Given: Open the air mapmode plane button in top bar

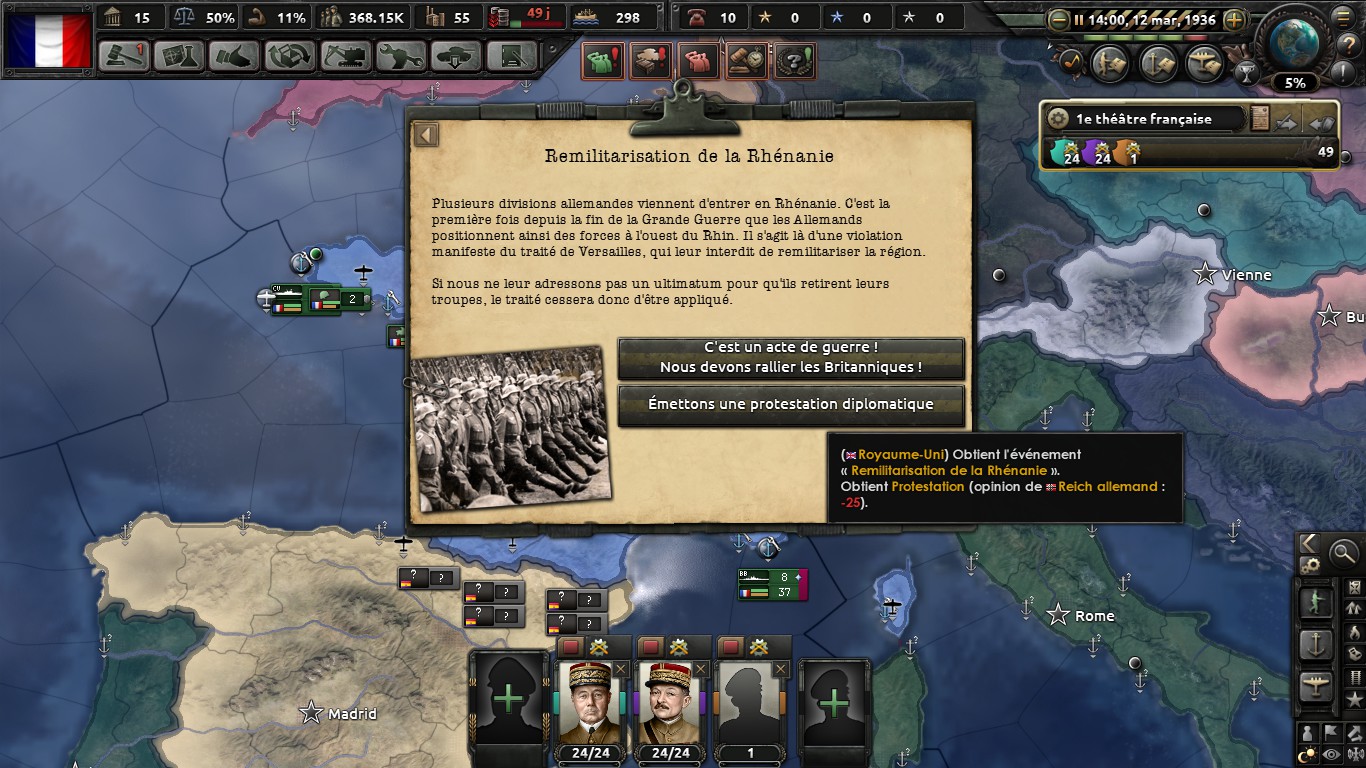Looking at the screenshot, I should pos(1204,63).
